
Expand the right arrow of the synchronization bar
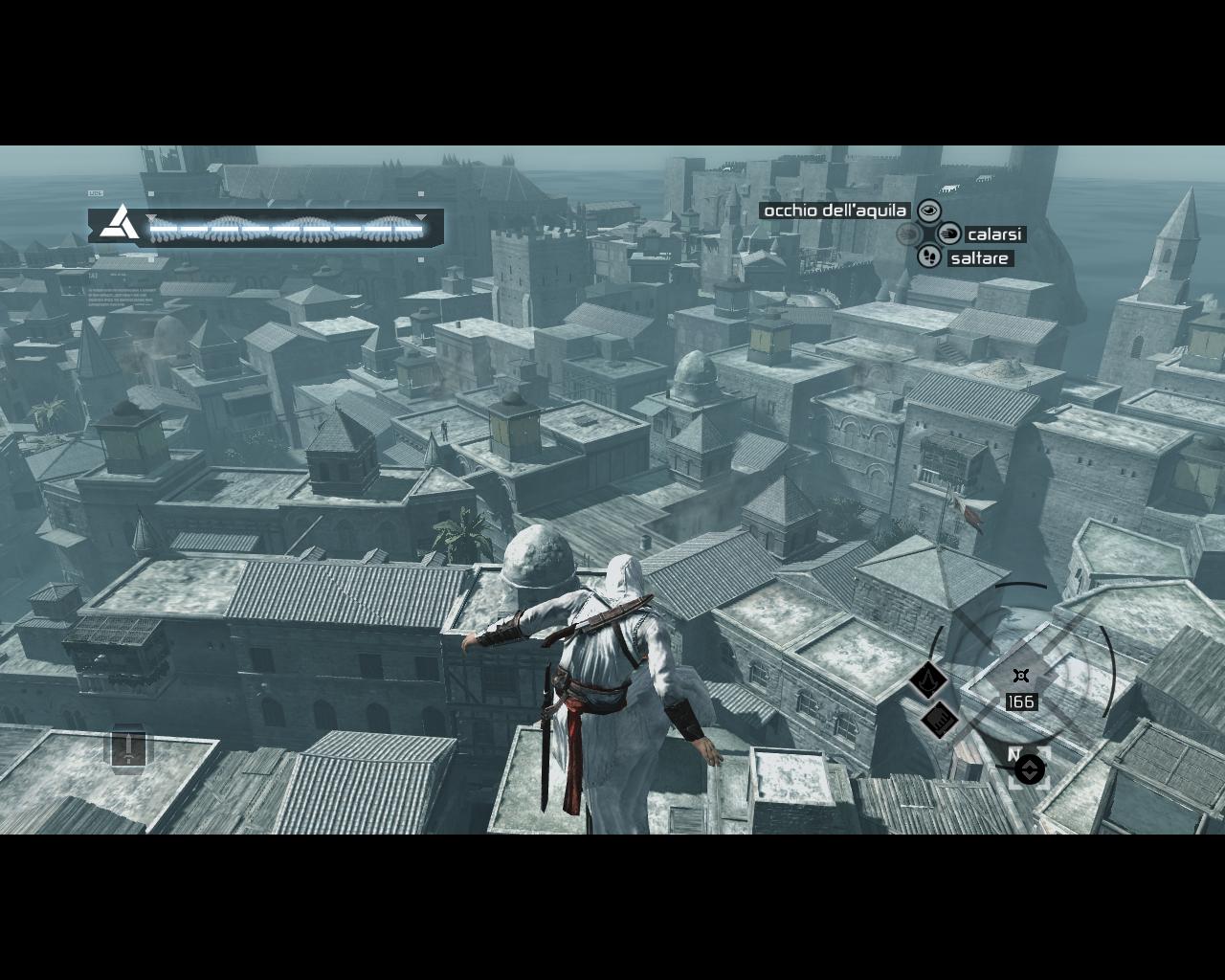tap(420, 217)
